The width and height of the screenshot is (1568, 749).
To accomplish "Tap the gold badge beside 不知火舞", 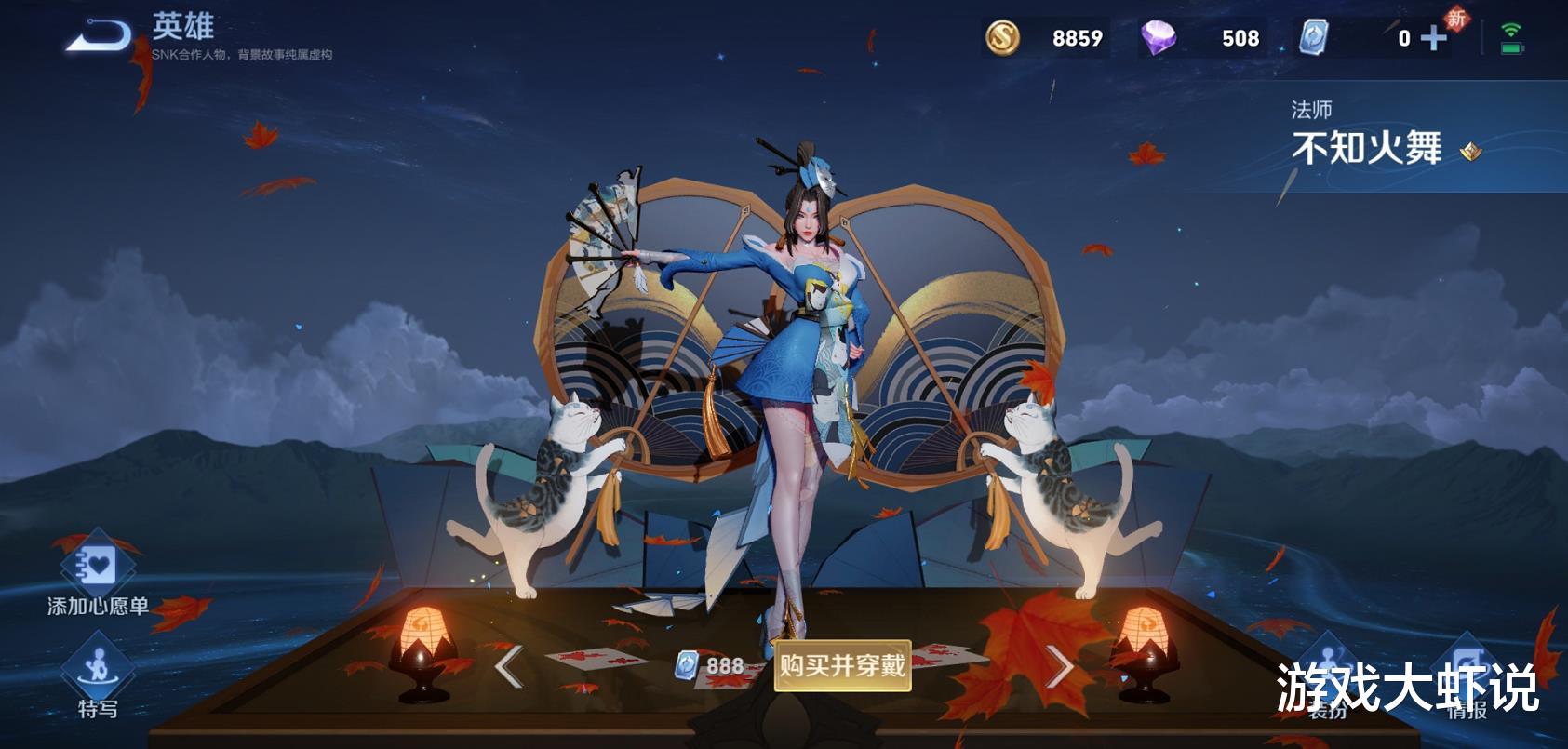I will coord(1470,151).
